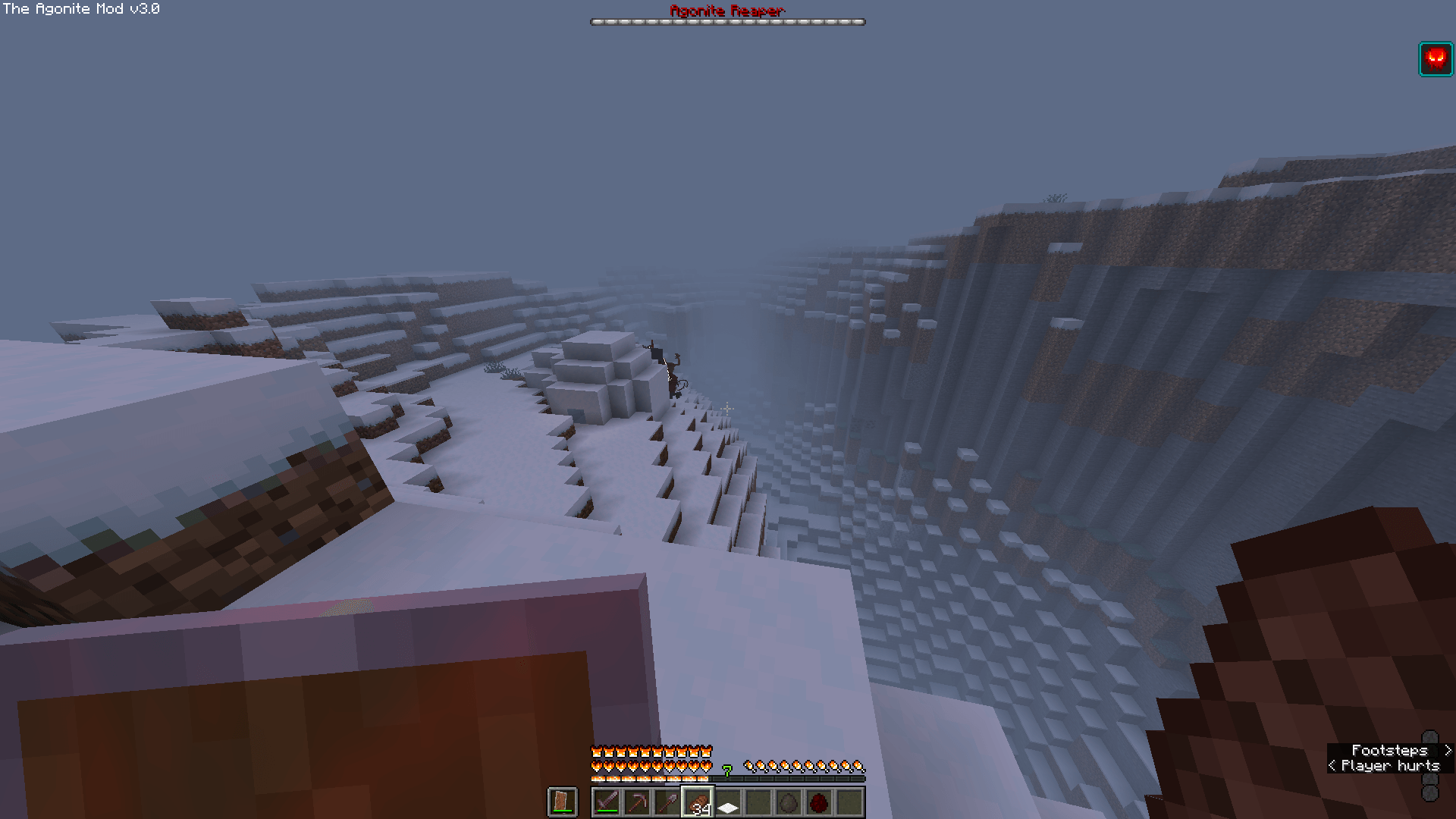The height and width of the screenshot is (819, 1456).
Task: Select the pickaxe hotbar slot
Action: click(639, 802)
